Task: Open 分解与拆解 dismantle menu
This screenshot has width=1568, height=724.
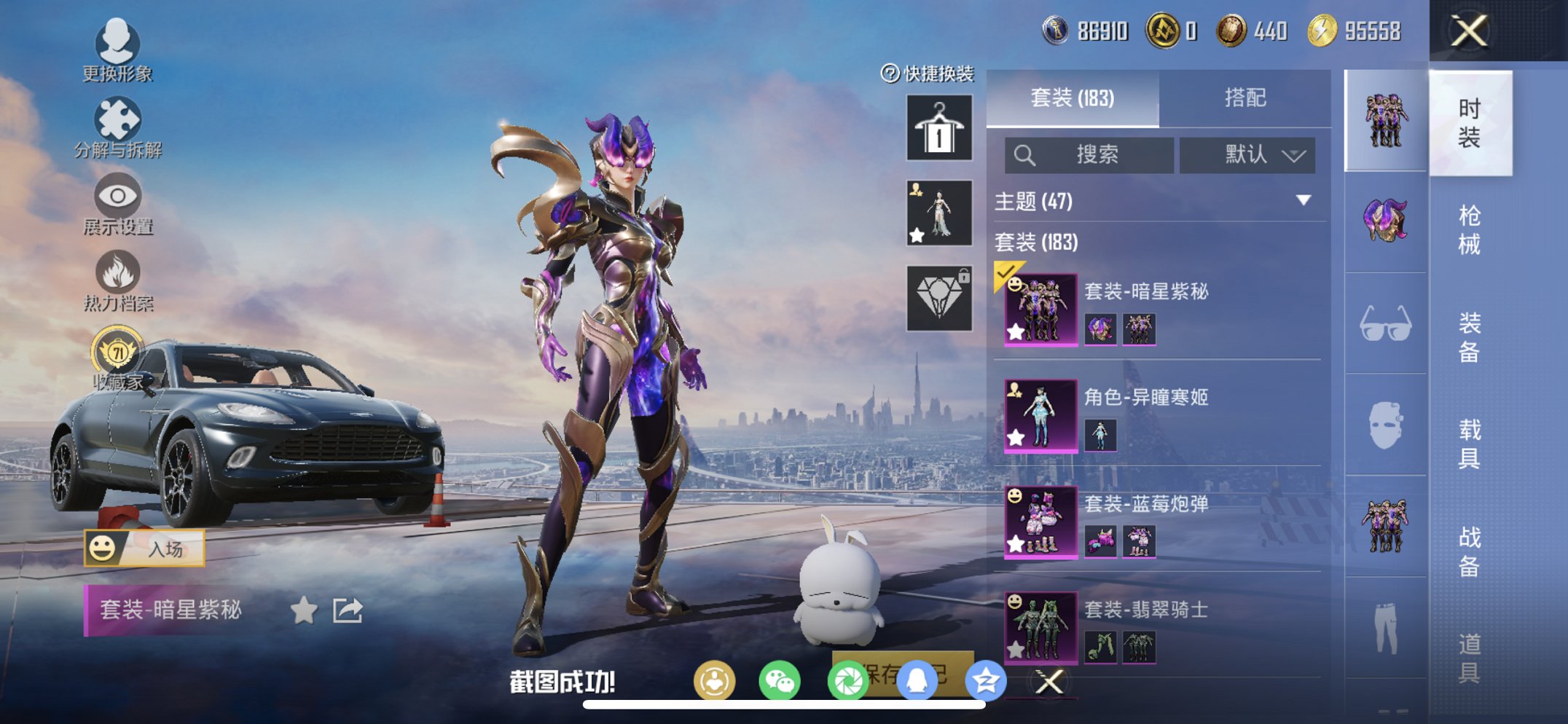Action: point(117,127)
